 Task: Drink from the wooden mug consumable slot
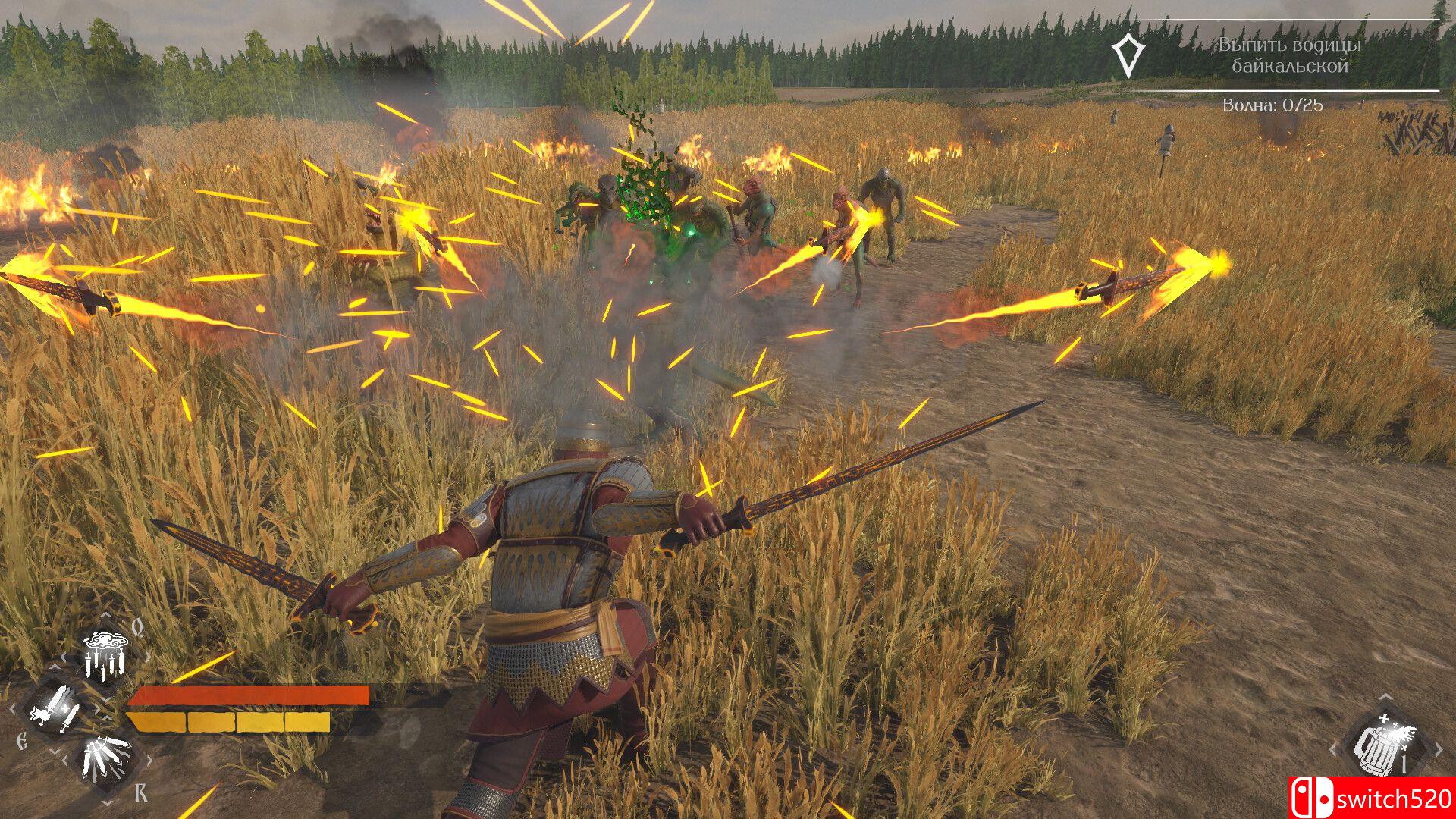coord(1384,745)
